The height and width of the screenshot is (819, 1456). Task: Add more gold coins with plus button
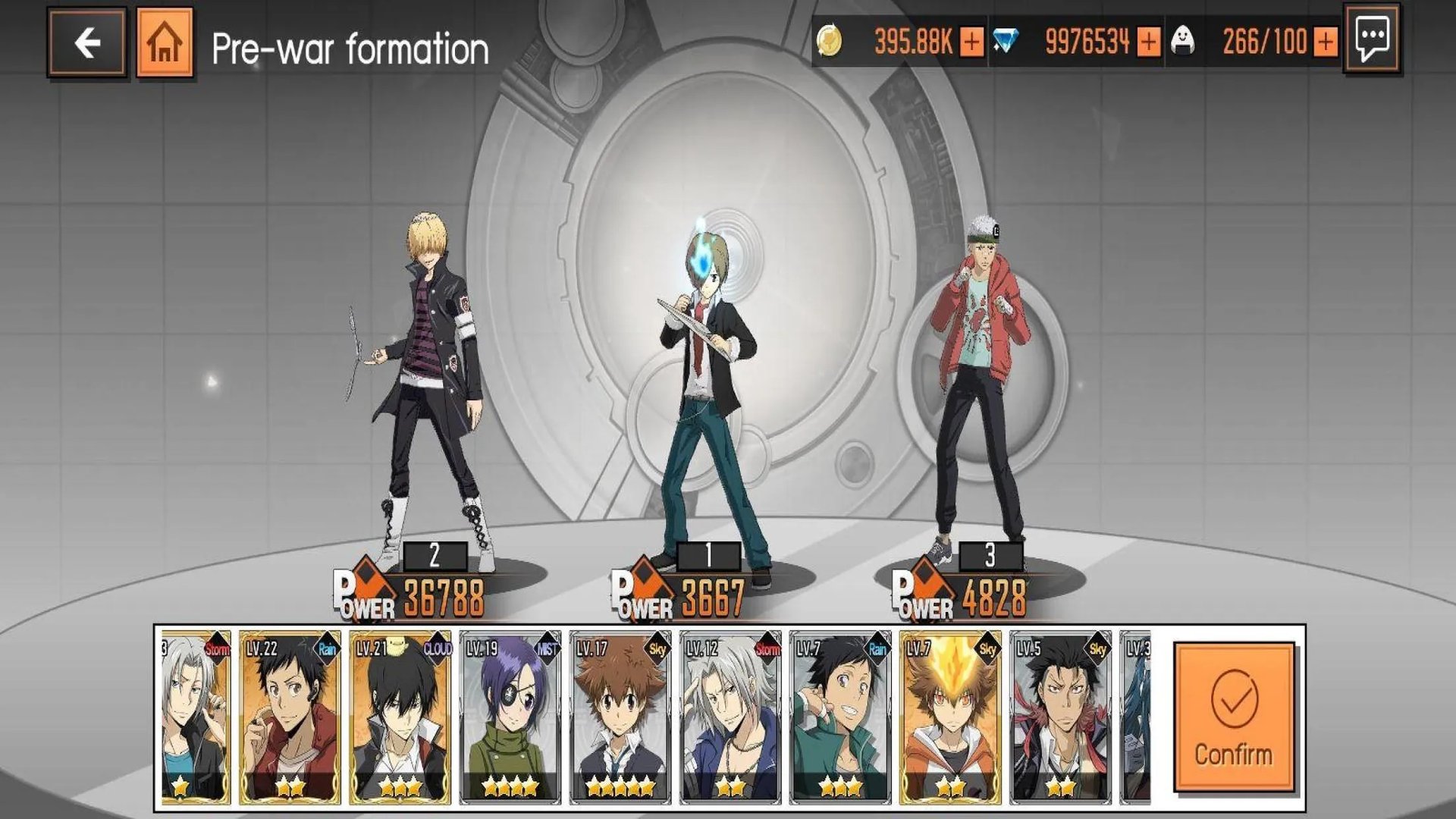(x=971, y=42)
